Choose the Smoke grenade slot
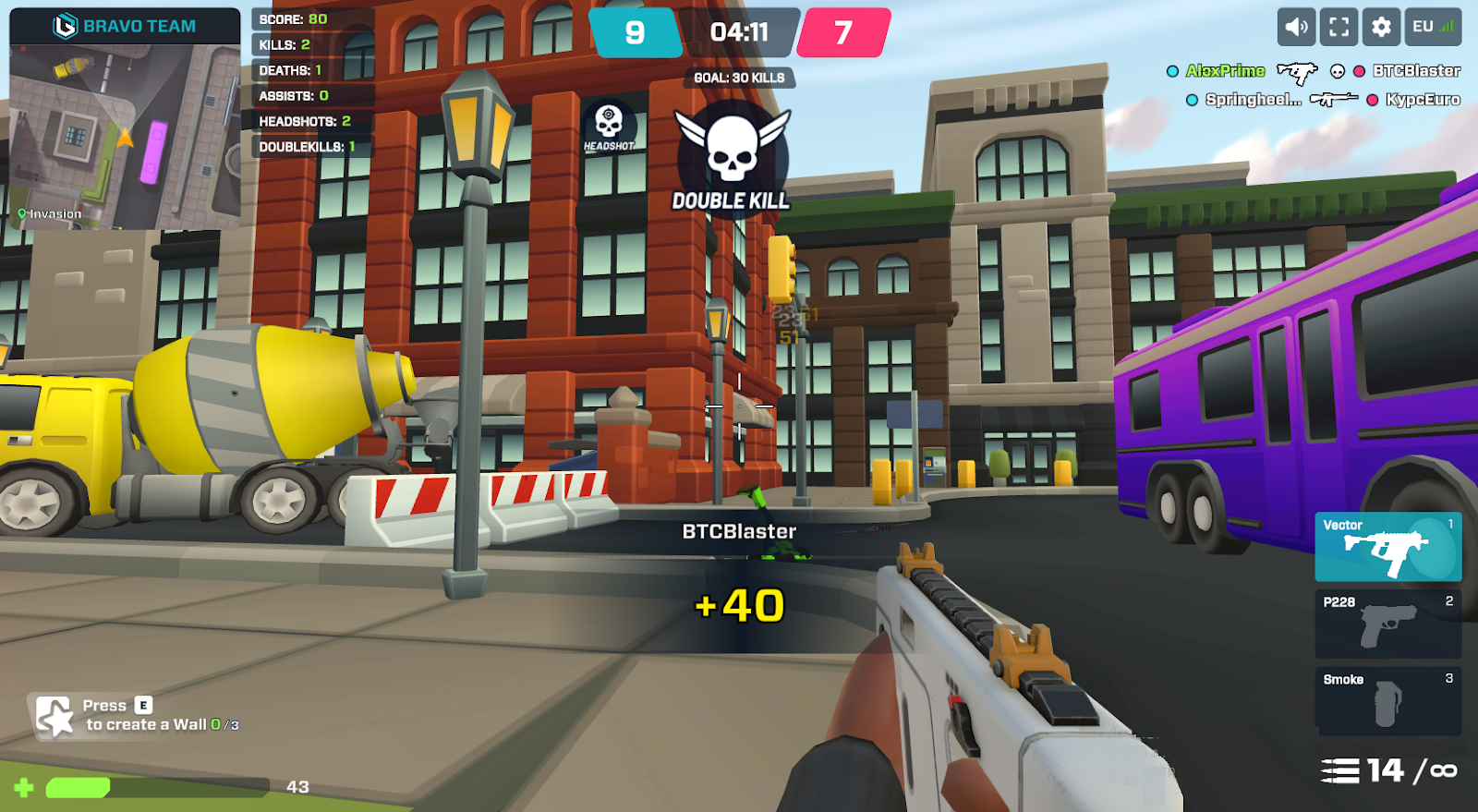This screenshot has width=1478, height=812. [x=1387, y=701]
